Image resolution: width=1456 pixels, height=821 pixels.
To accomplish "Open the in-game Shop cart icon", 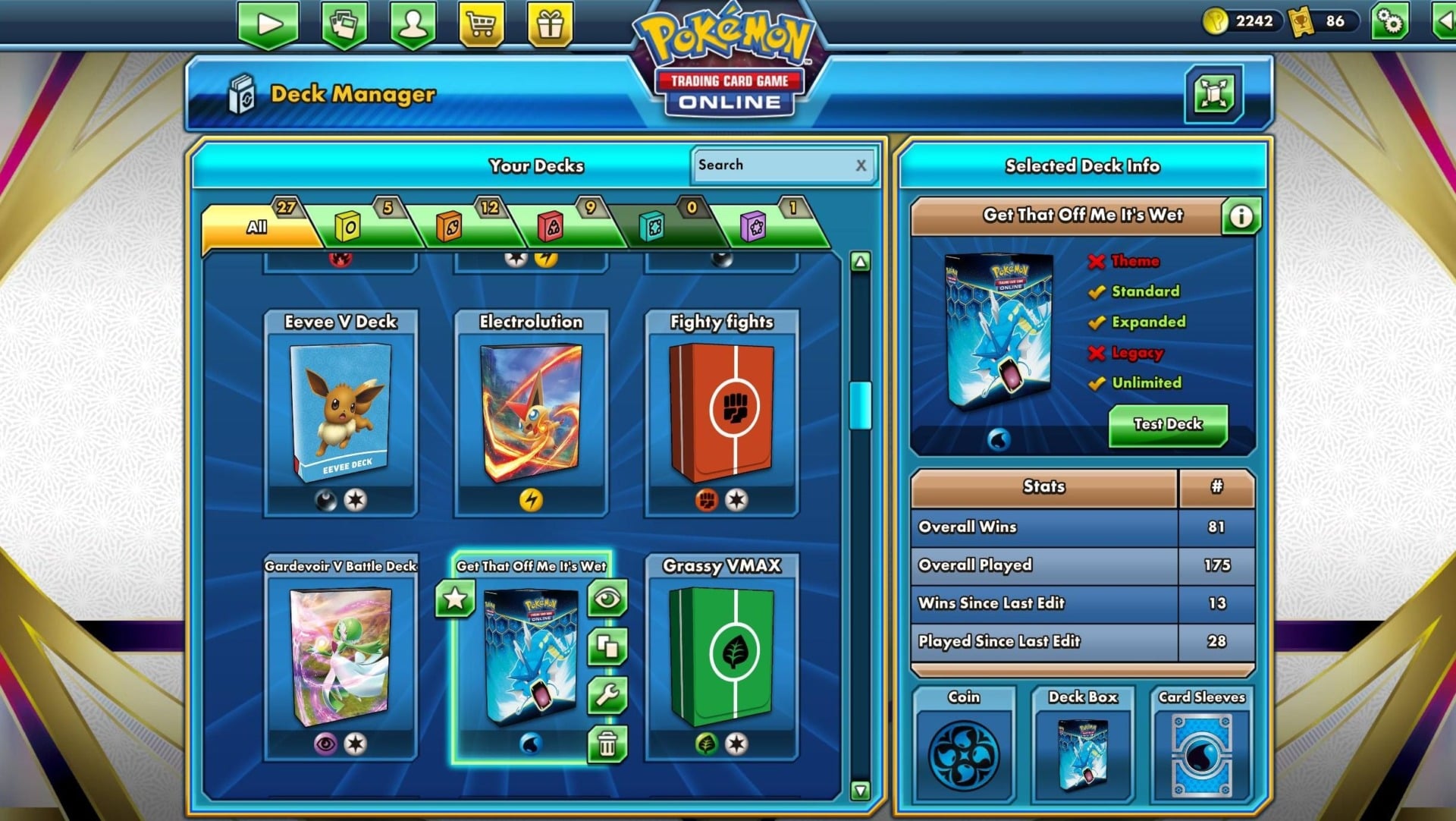I will click(482, 23).
